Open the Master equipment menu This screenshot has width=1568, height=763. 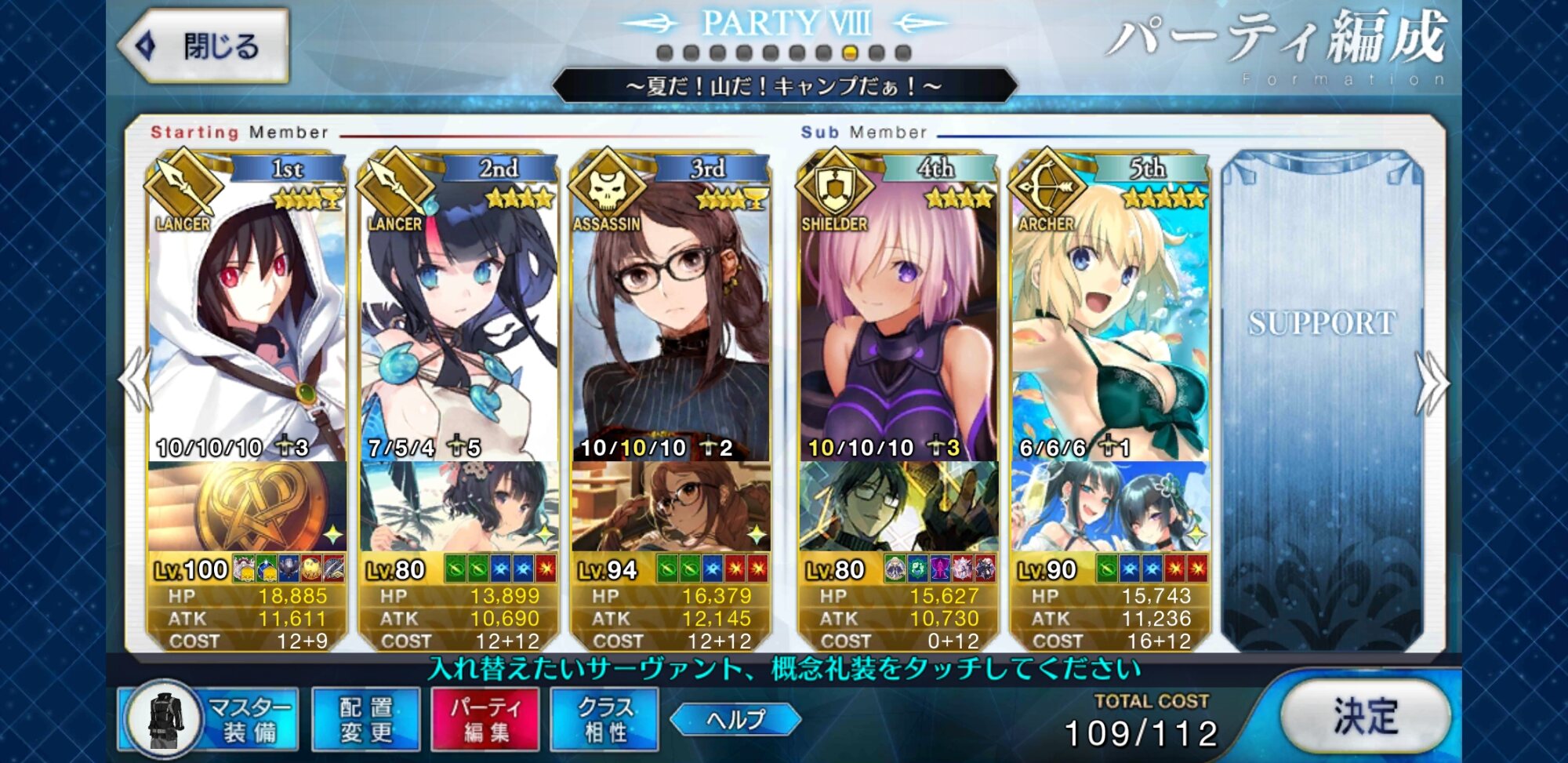click(x=209, y=718)
